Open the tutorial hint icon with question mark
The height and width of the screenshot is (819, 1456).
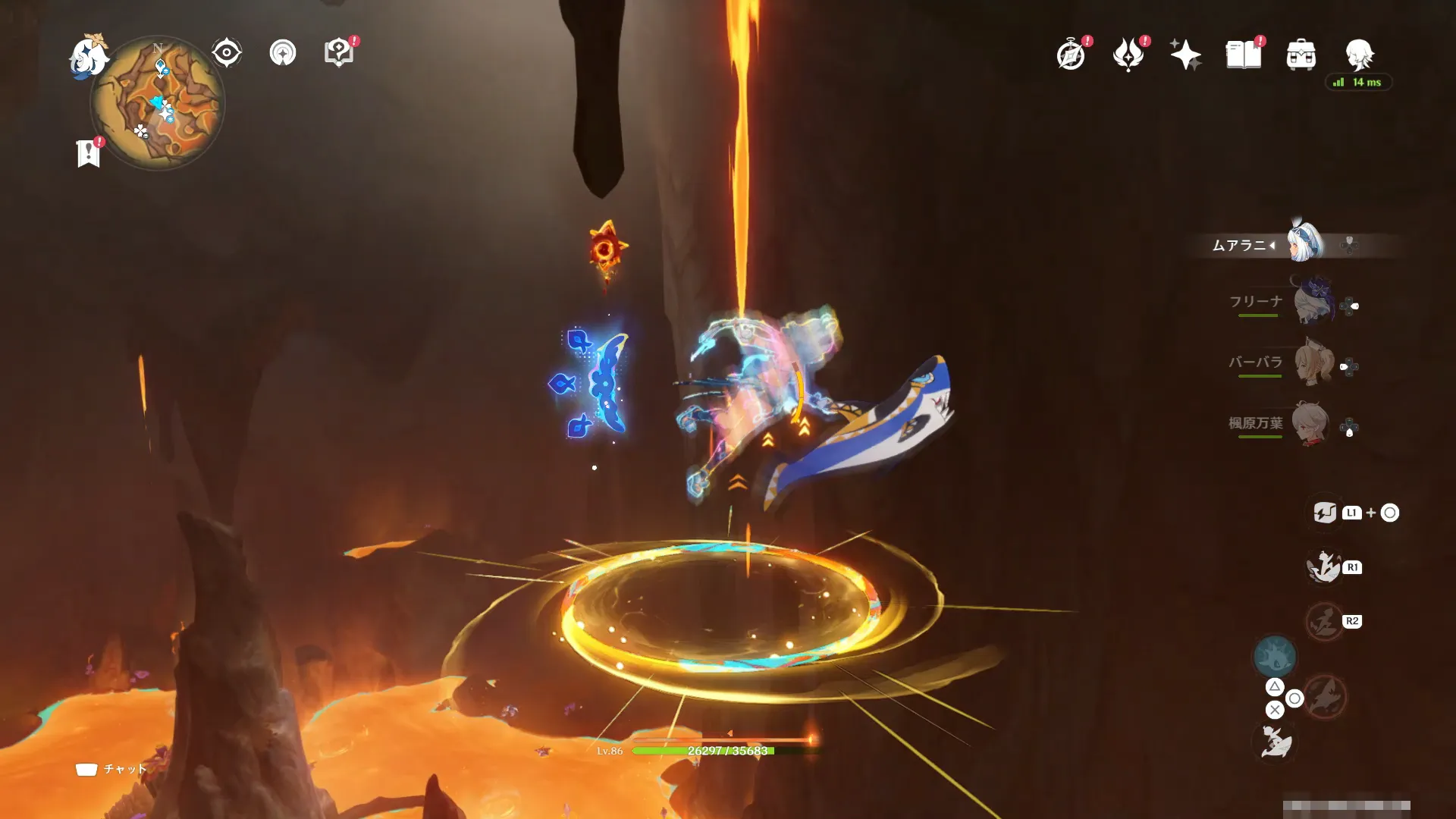click(338, 52)
